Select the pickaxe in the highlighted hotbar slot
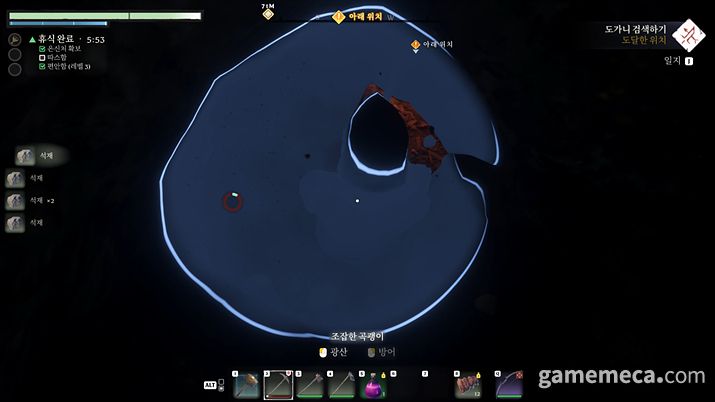 click(x=278, y=384)
